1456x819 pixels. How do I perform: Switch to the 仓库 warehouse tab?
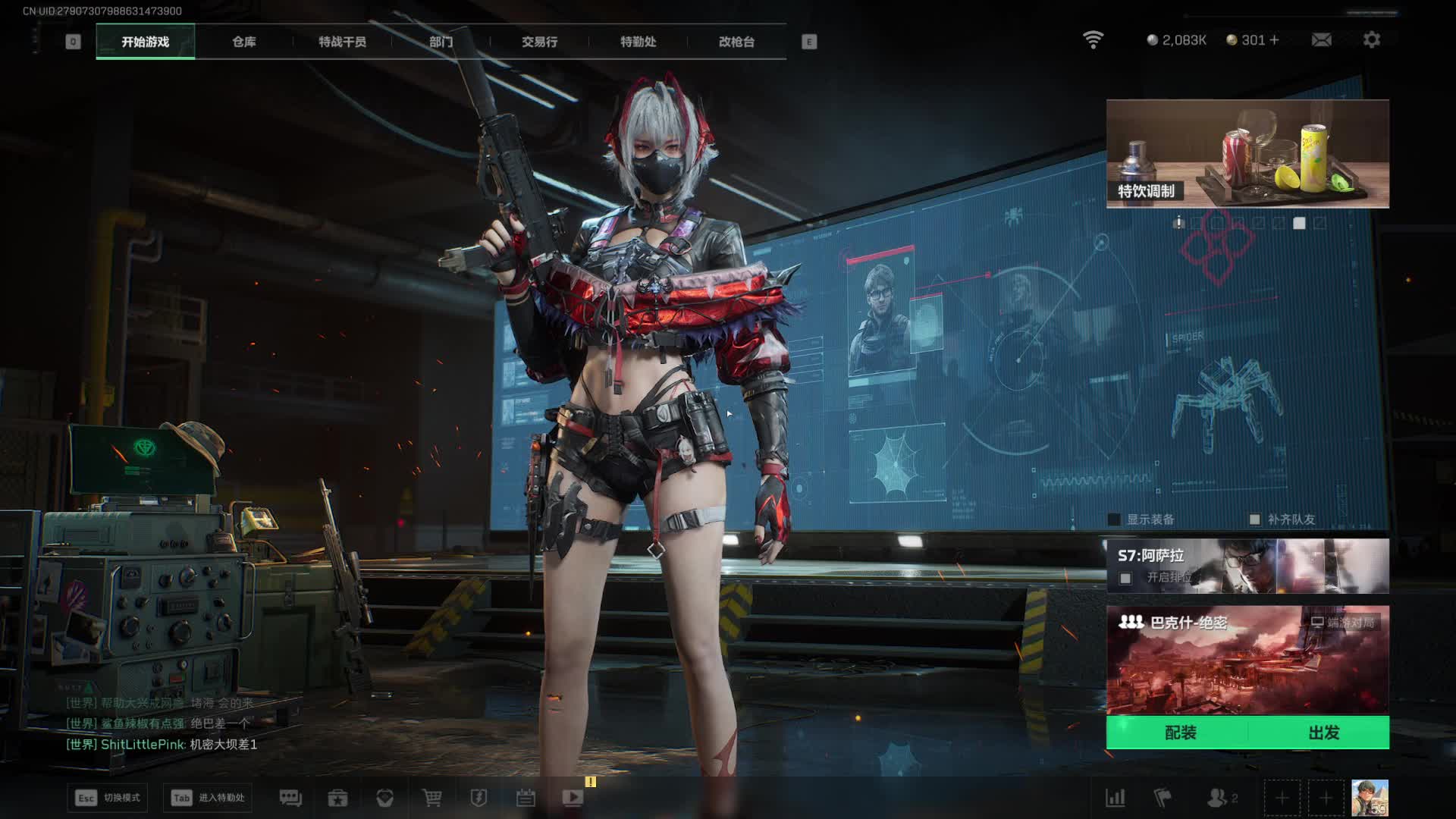point(243,42)
